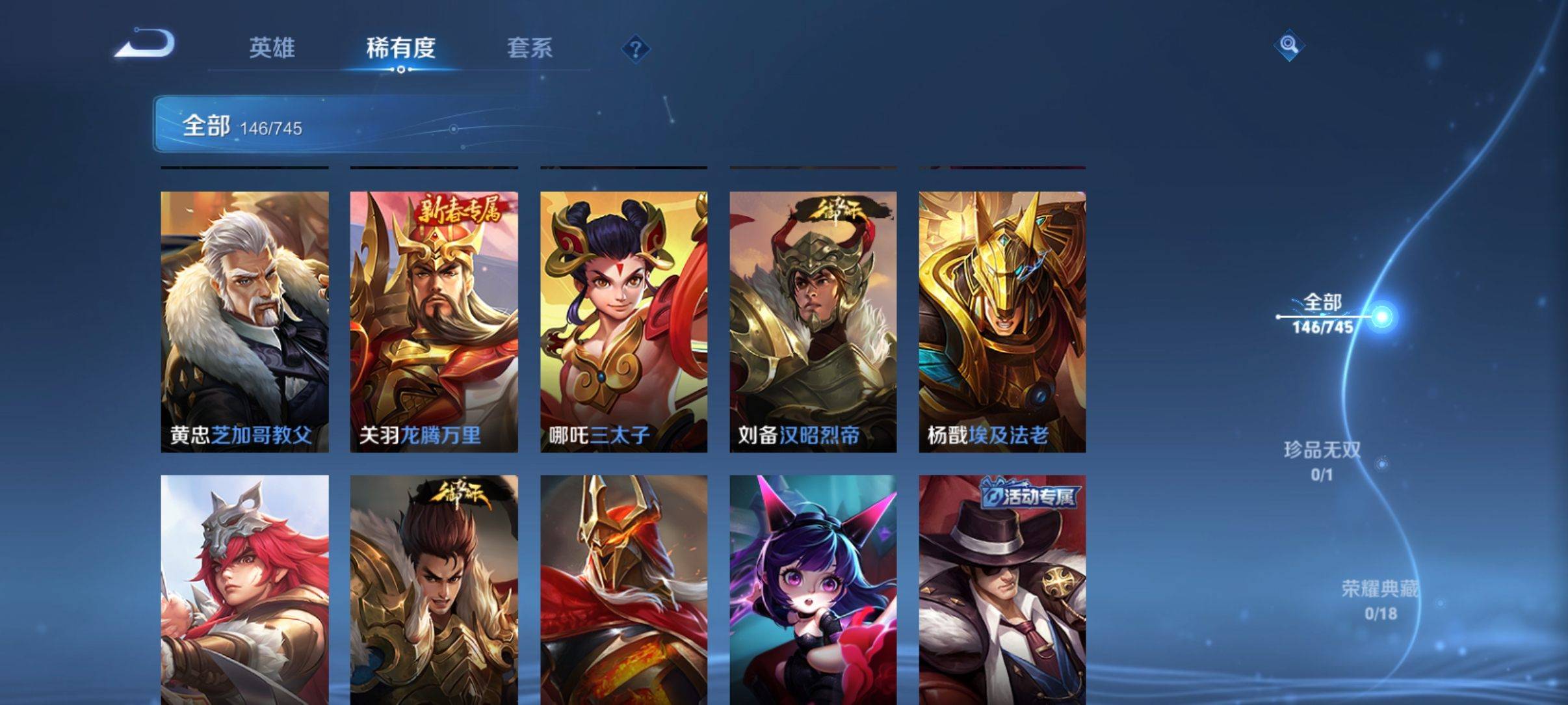
Task: Filter by 珍品无双 rarity
Action: pos(1322,460)
